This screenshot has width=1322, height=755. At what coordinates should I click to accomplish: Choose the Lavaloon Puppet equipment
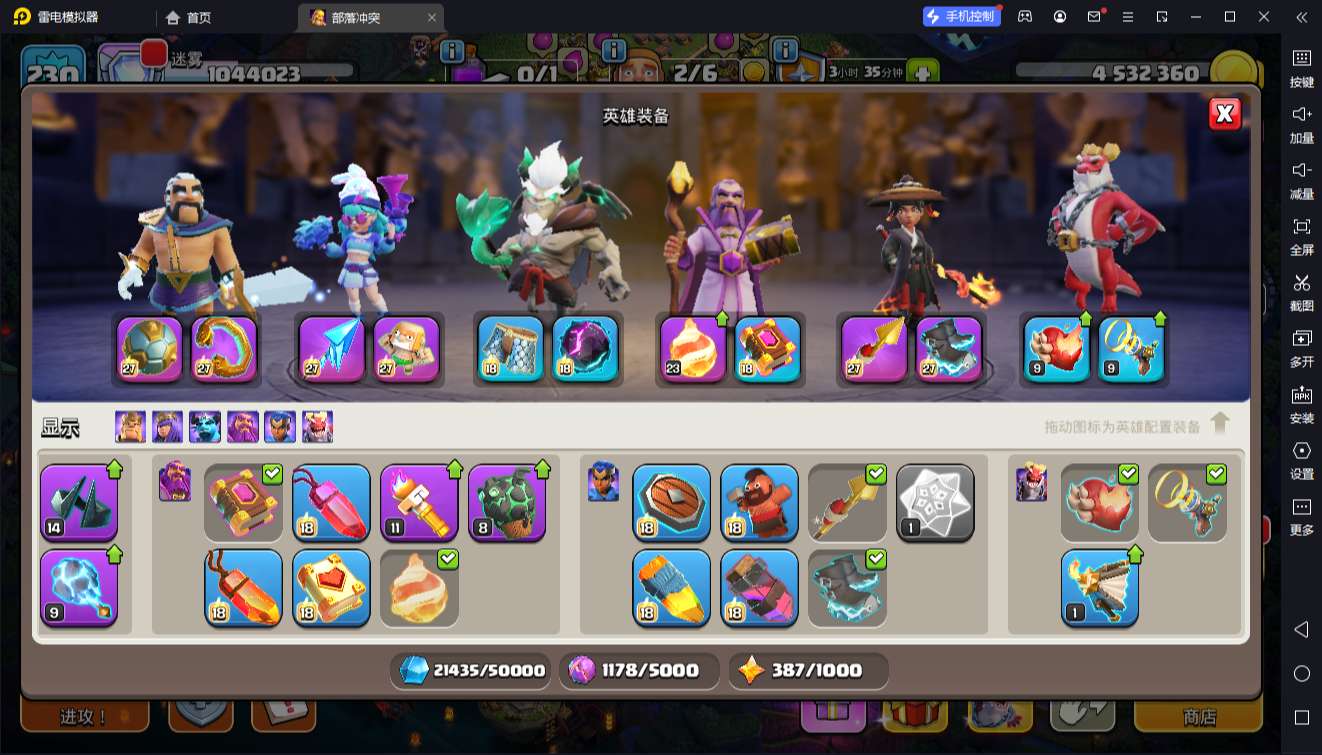point(507,503)
